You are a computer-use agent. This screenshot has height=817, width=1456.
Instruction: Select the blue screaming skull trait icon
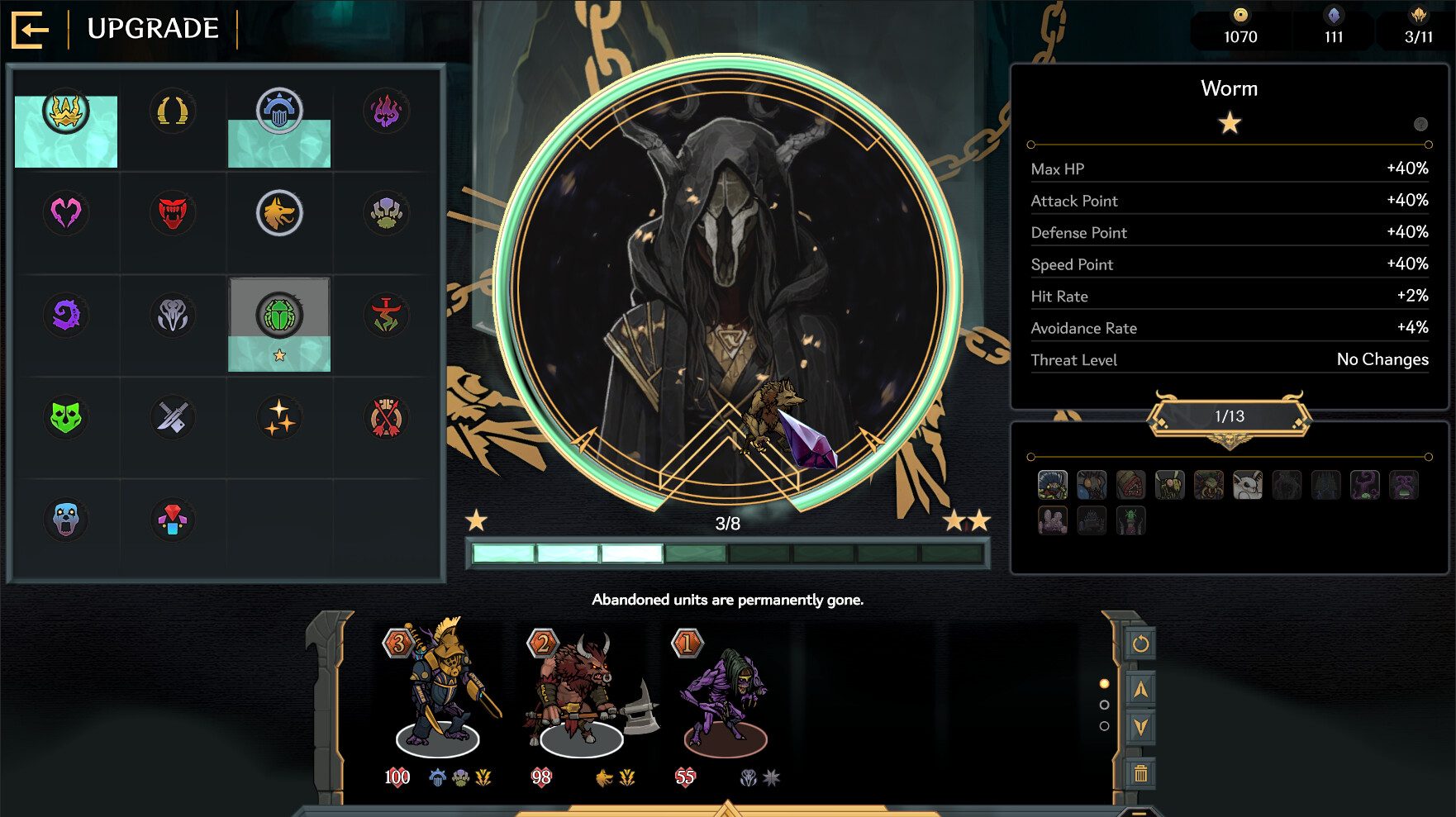[x=66, y=520]
